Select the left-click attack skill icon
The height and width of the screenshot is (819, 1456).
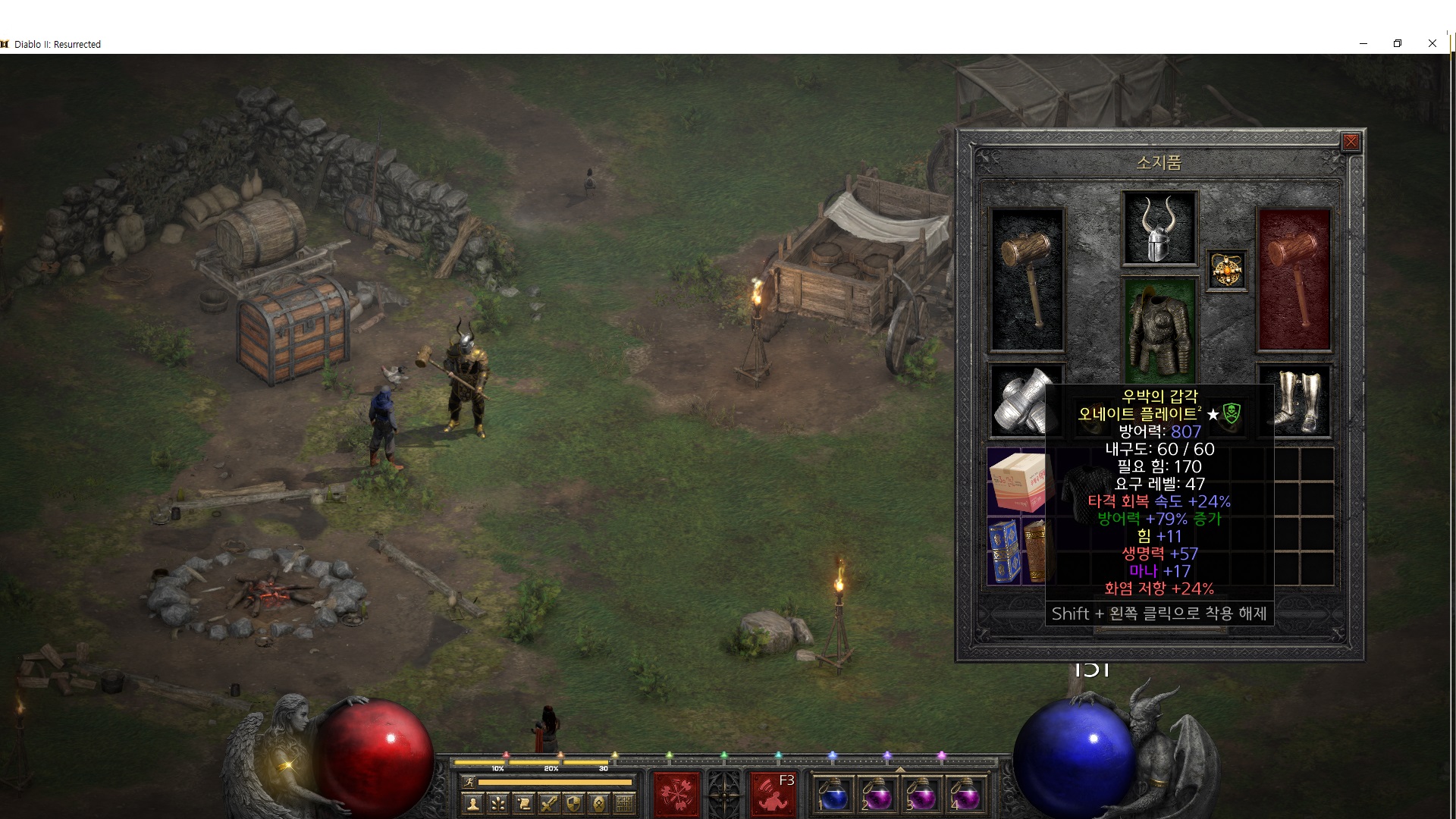(x=676, y=795)
